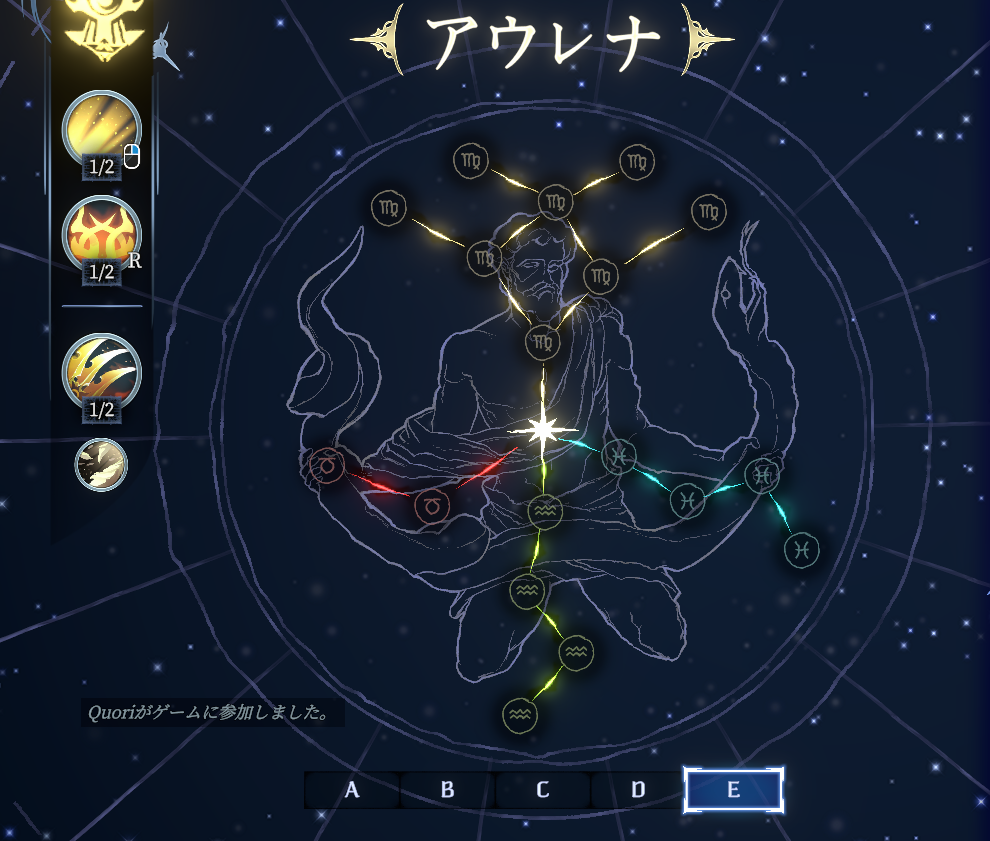Switch to loadout tab A
Screen dimensions: 990x841
click(352, 790)
